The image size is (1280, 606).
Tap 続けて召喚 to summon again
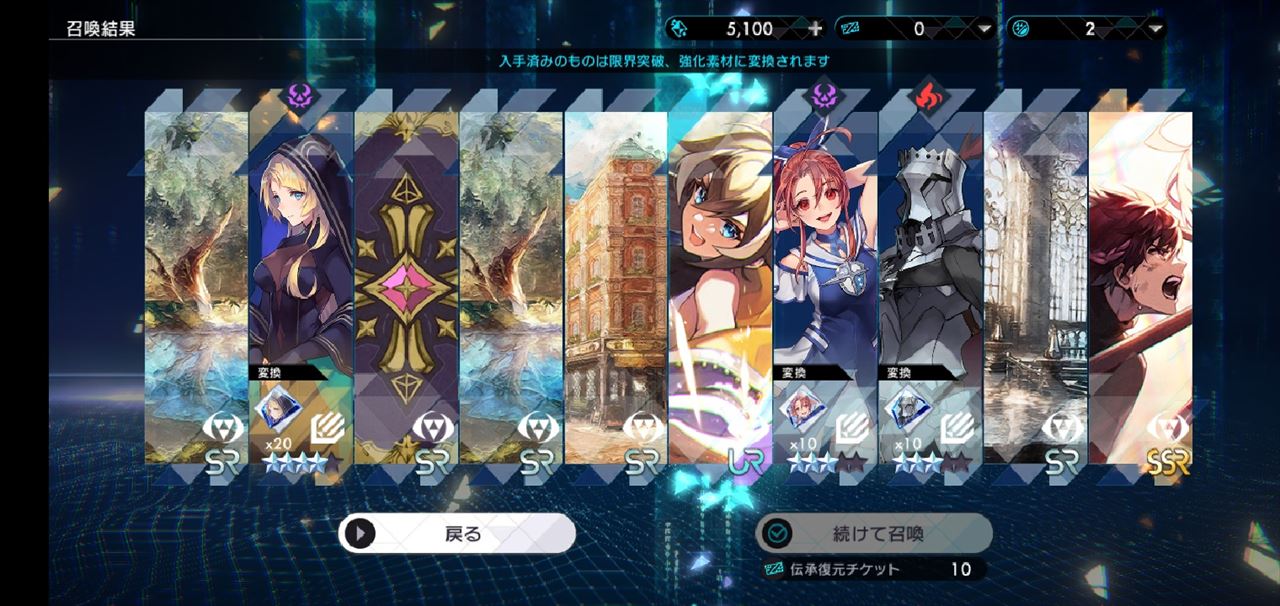[873, 534]
